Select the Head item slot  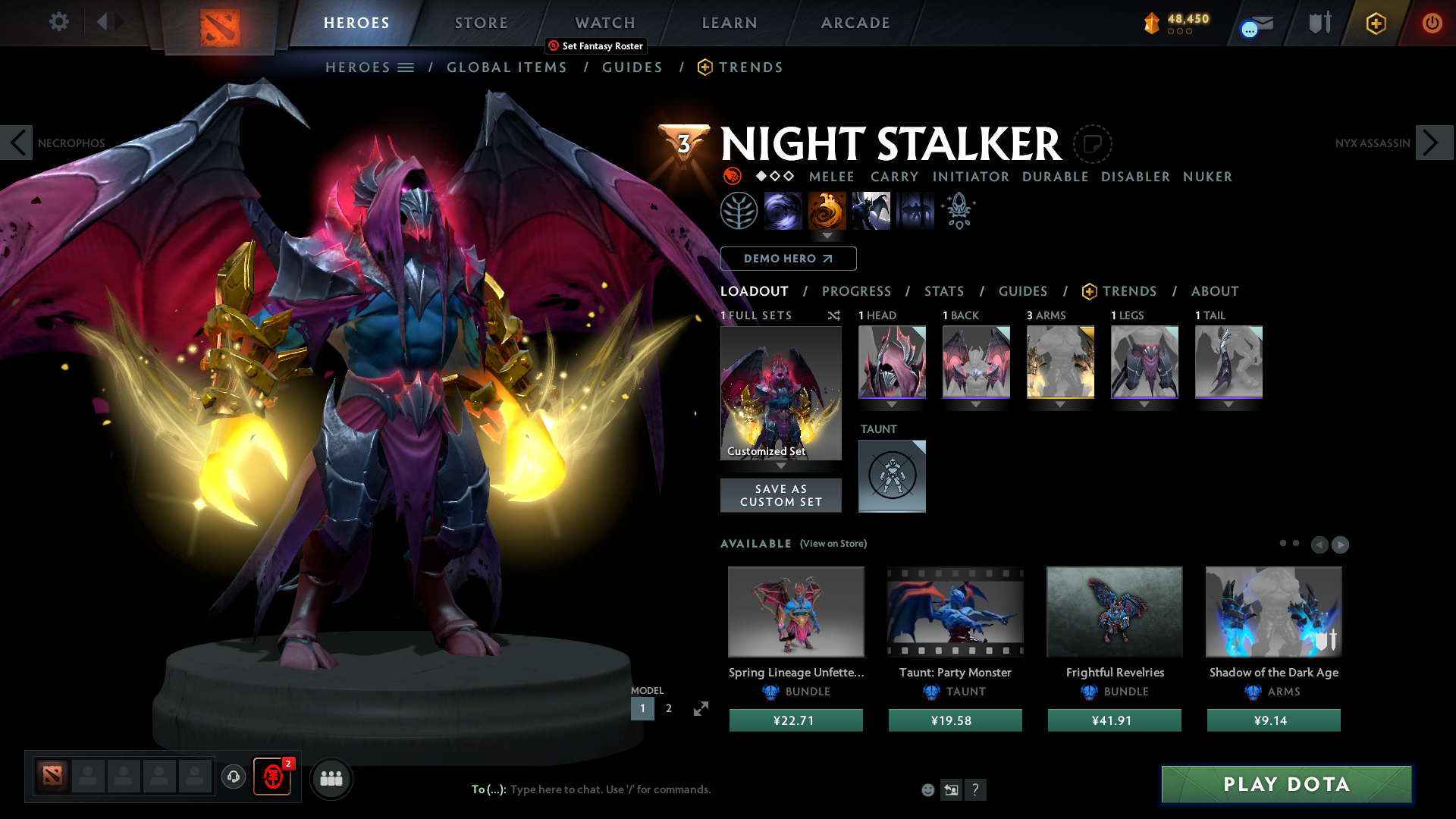[x=892, y=362]
